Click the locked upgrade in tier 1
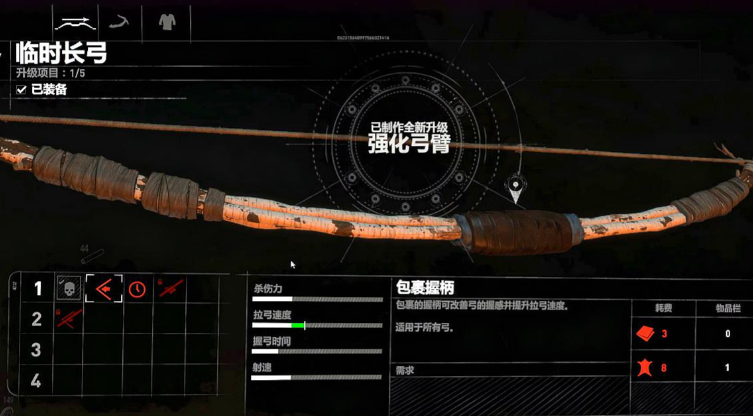This screenshot has width=753, height=416. (171, 289)
